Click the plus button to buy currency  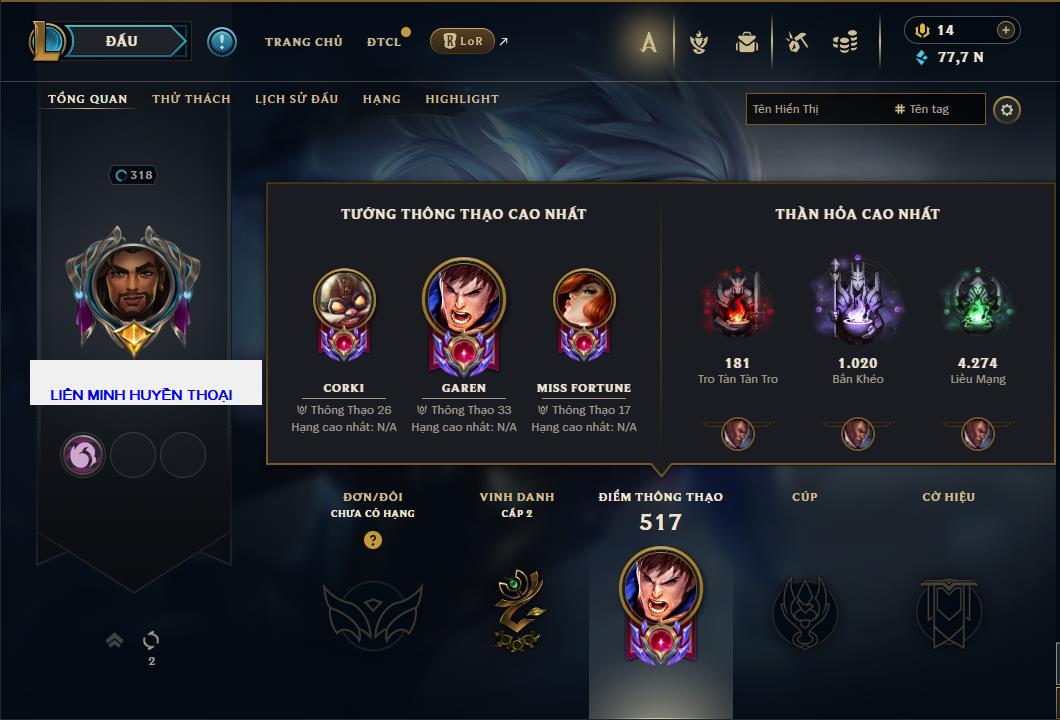point(1006,30)
